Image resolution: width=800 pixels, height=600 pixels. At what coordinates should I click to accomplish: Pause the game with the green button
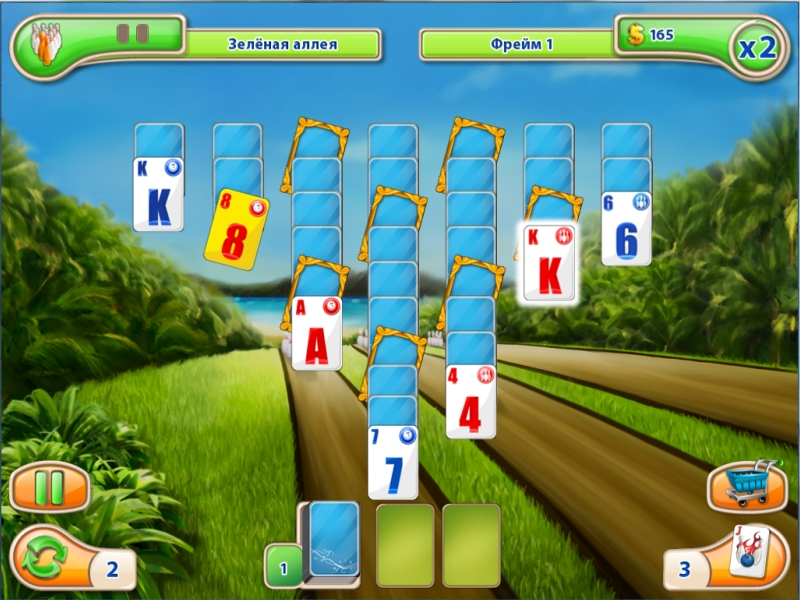(49, 488)
